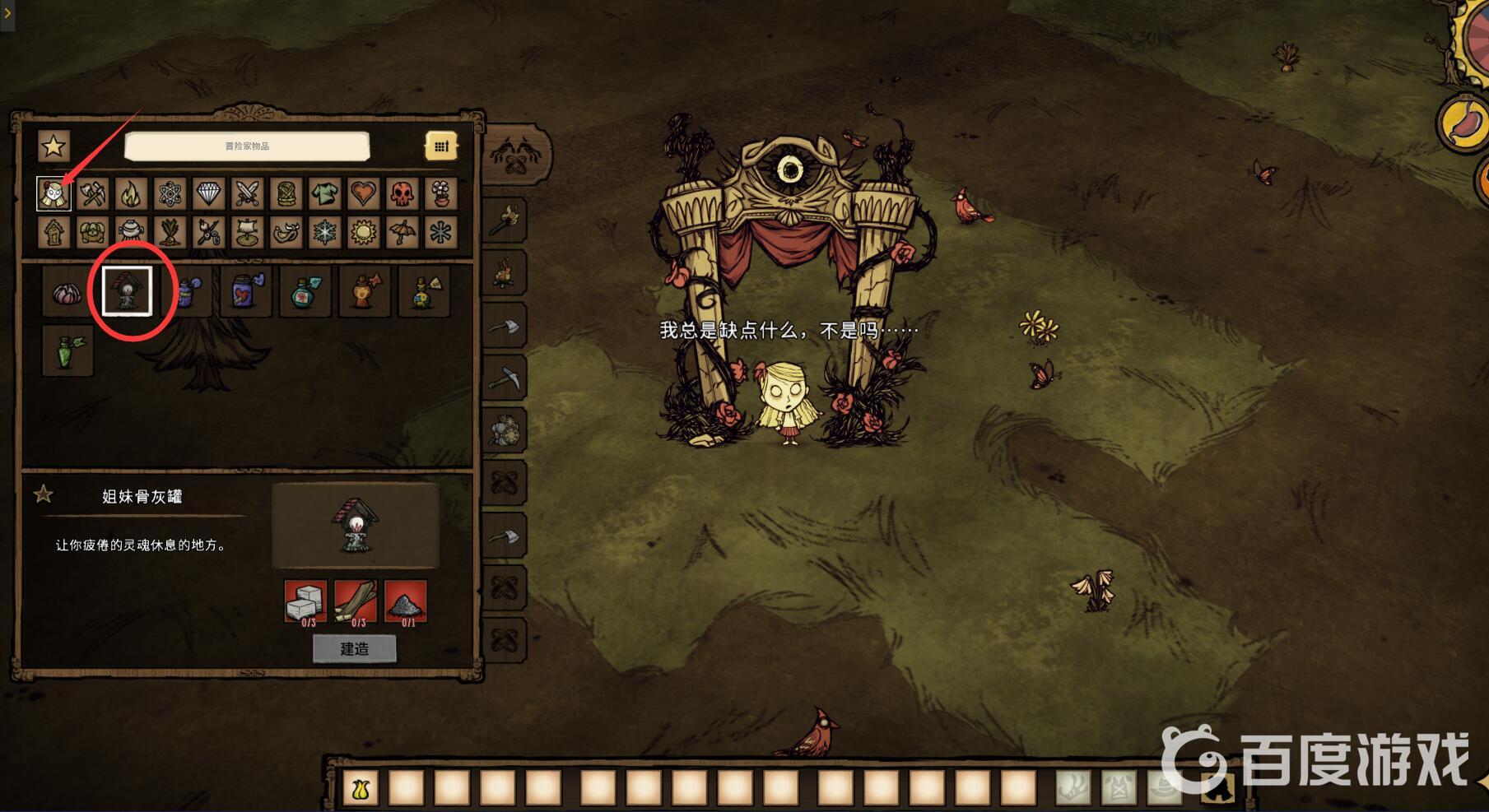This screenshot has height=812, width=1489.
Task: Select the heart jar elixir recipe
Action: click(245, 291)
